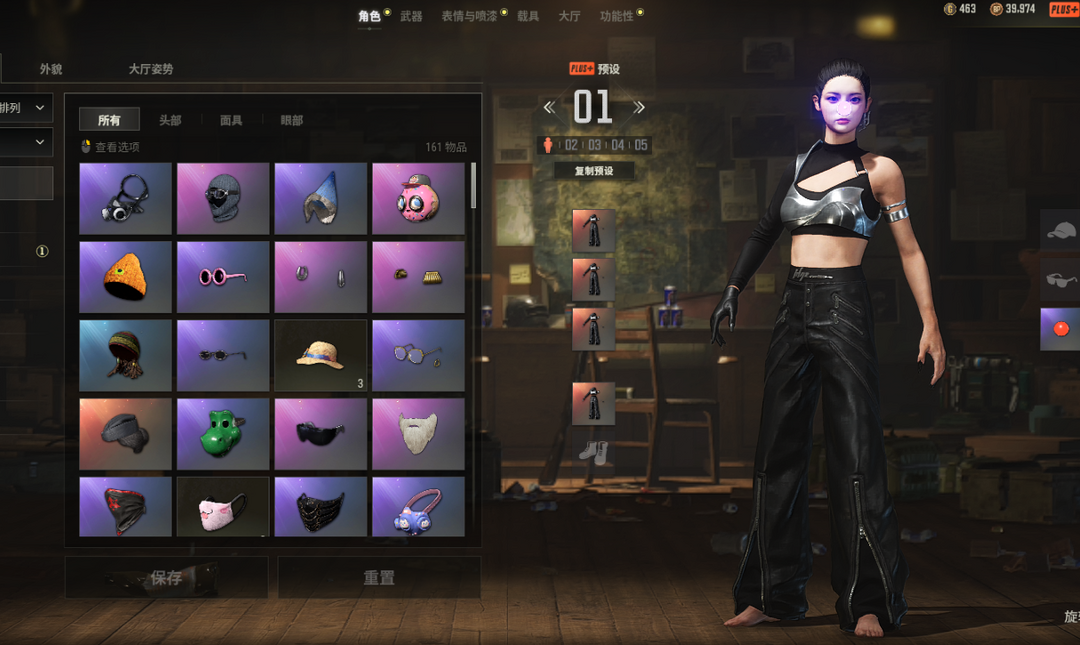Viewport: 1080px width, 645px height.
Task: Filter items by 头部 category
Action: coord(170,120)
